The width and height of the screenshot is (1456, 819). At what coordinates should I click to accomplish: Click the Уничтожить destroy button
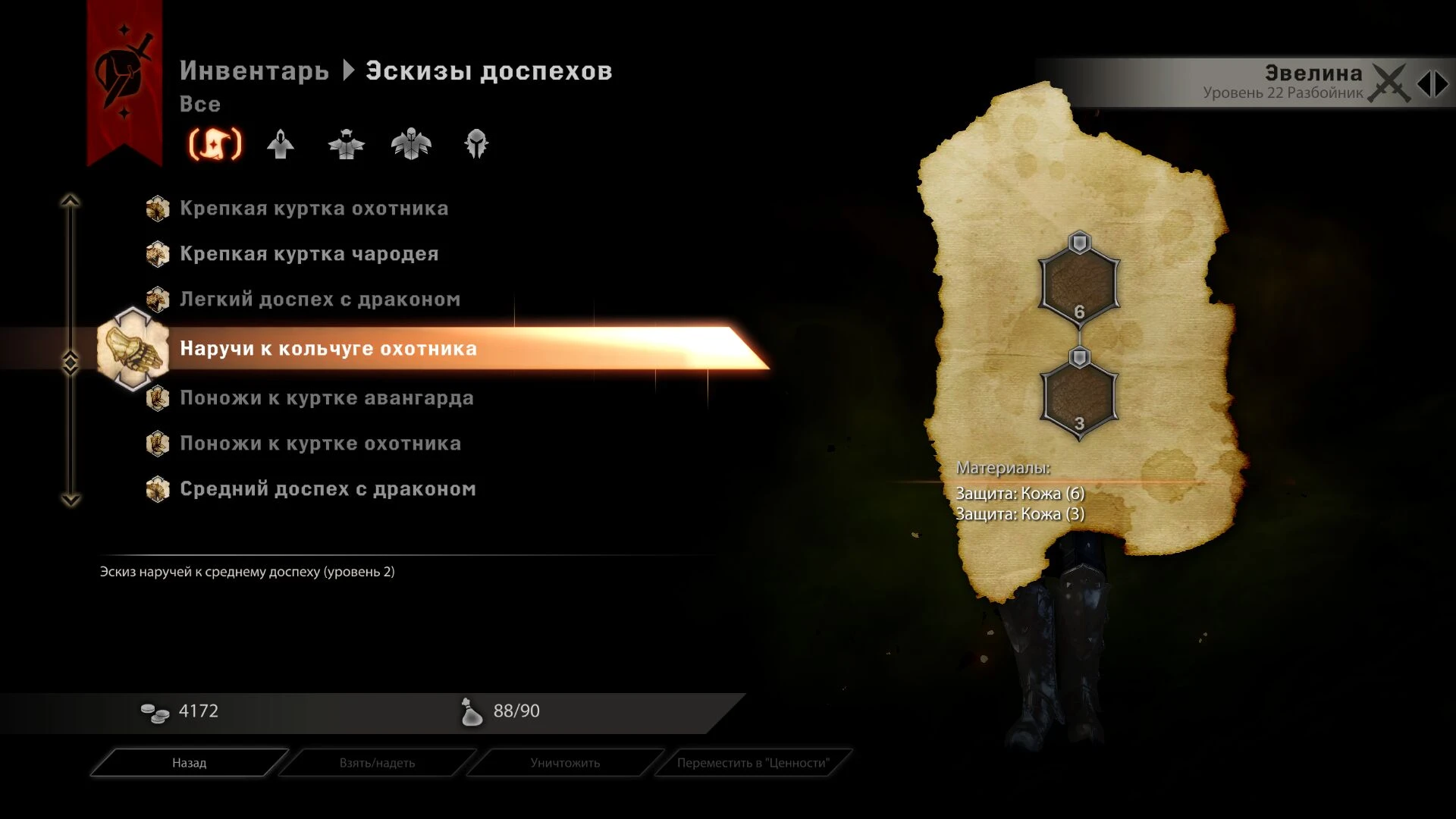click(564, 763)
